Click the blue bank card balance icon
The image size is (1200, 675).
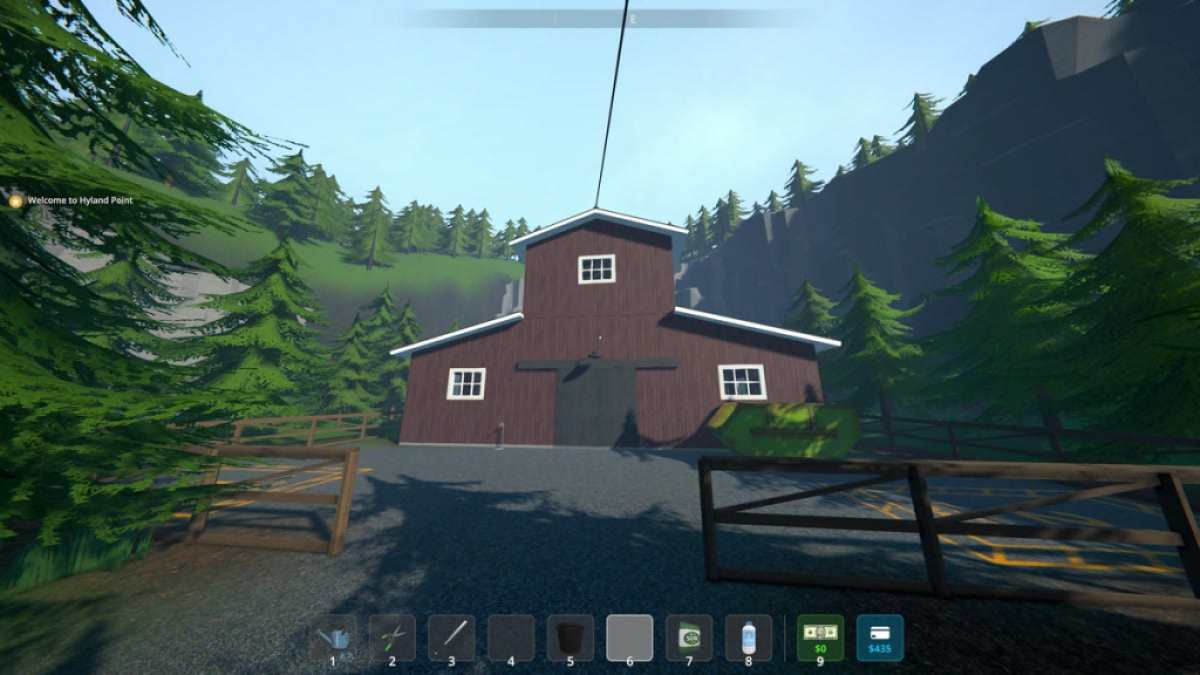pyautogui.click(x=880, y=638)
